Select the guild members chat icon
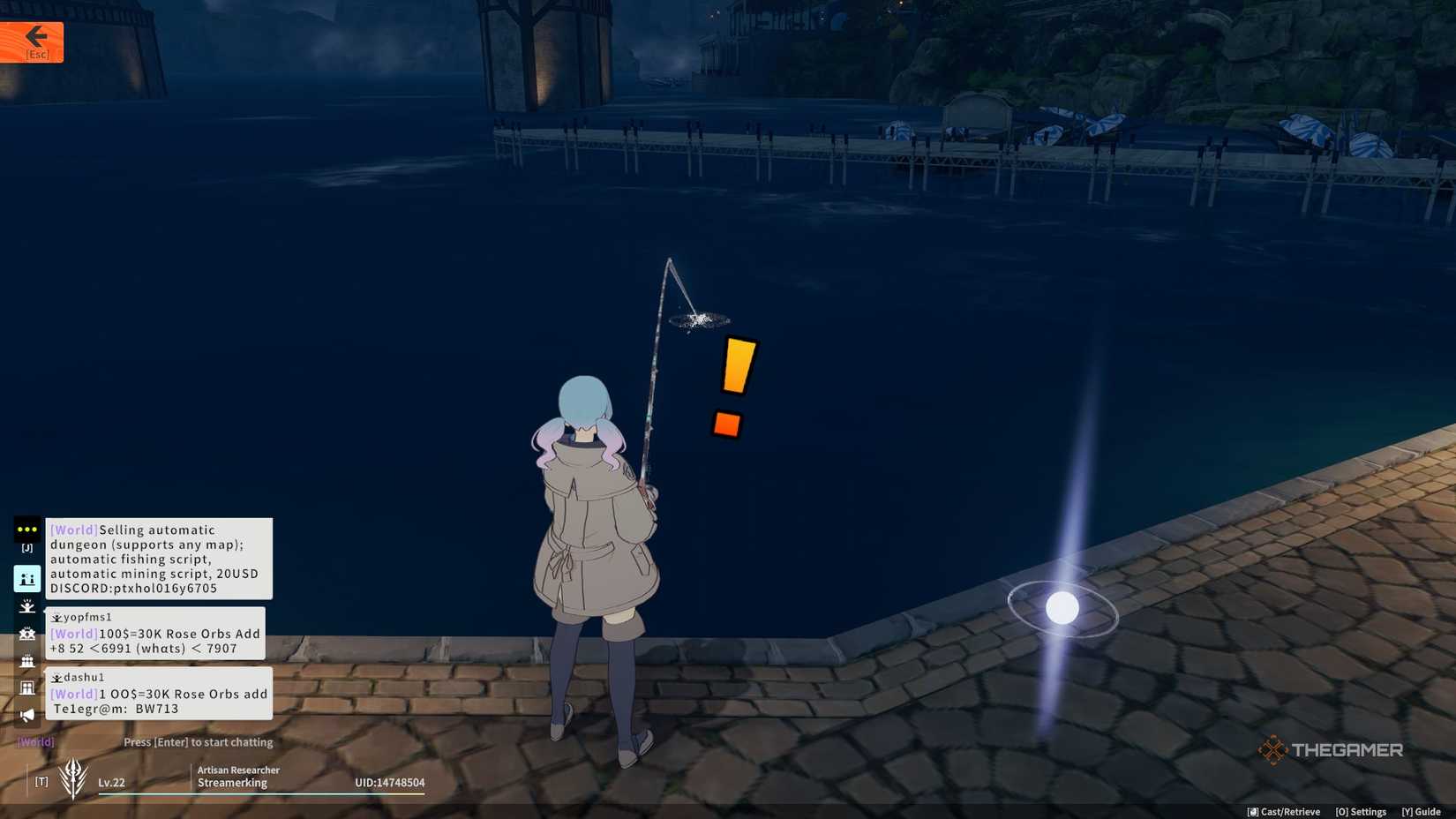The height and width of the screenshot is (819, 1456). click(x=26, y=660)
